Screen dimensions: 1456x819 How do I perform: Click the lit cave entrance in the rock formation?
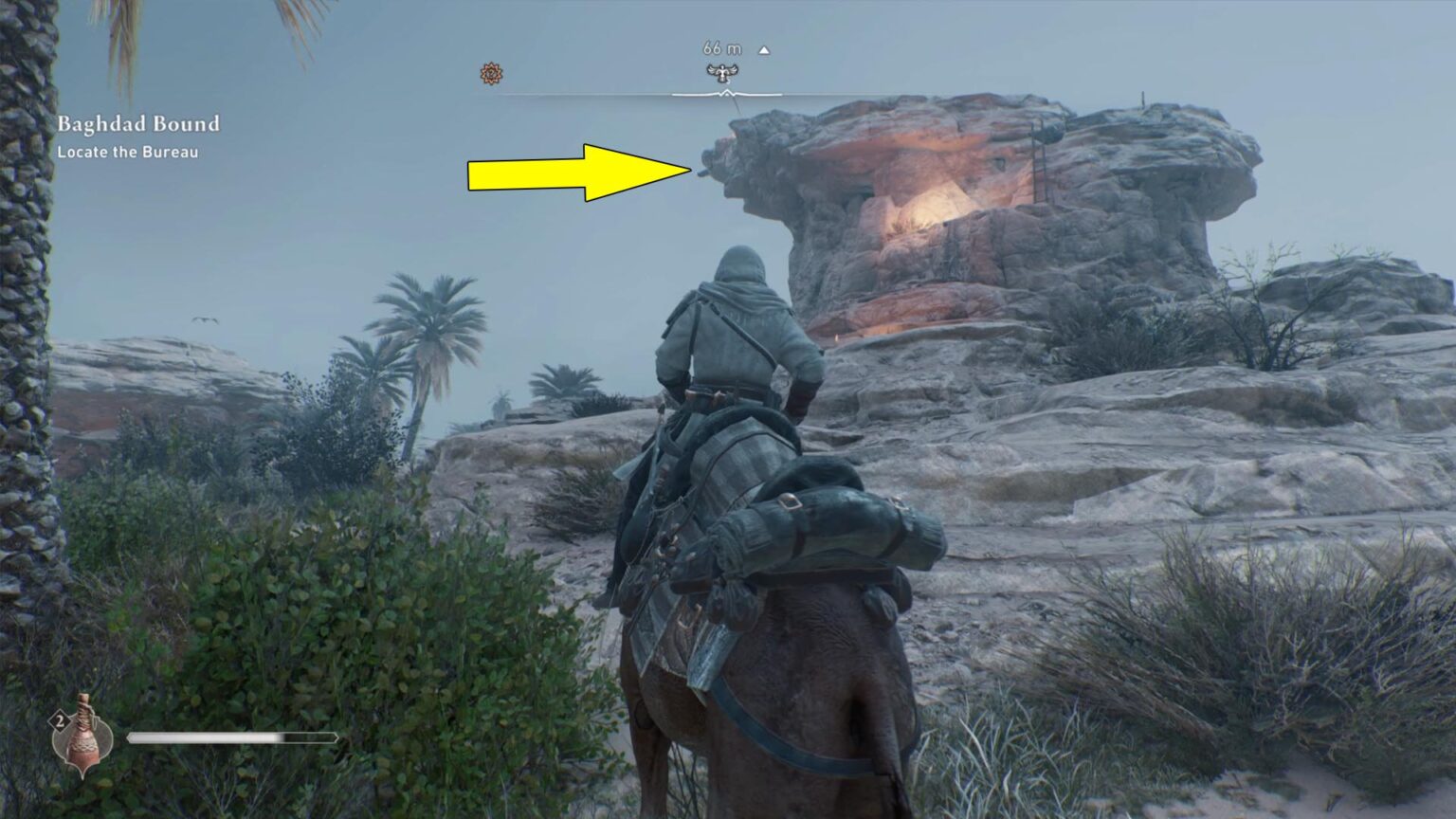pos(934,204)
